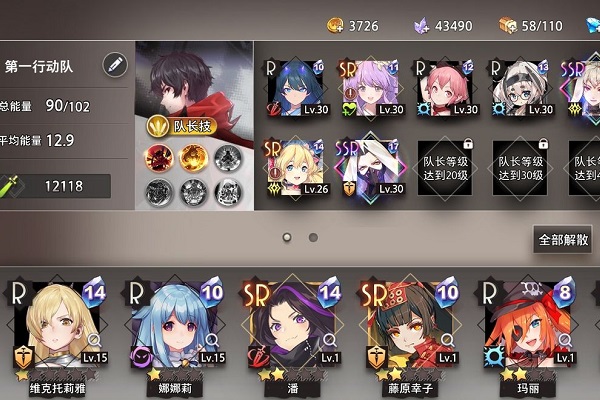Screen dimensions: 600x400
Task: Click the red flame captain skill icon
Action: point(159,158)
